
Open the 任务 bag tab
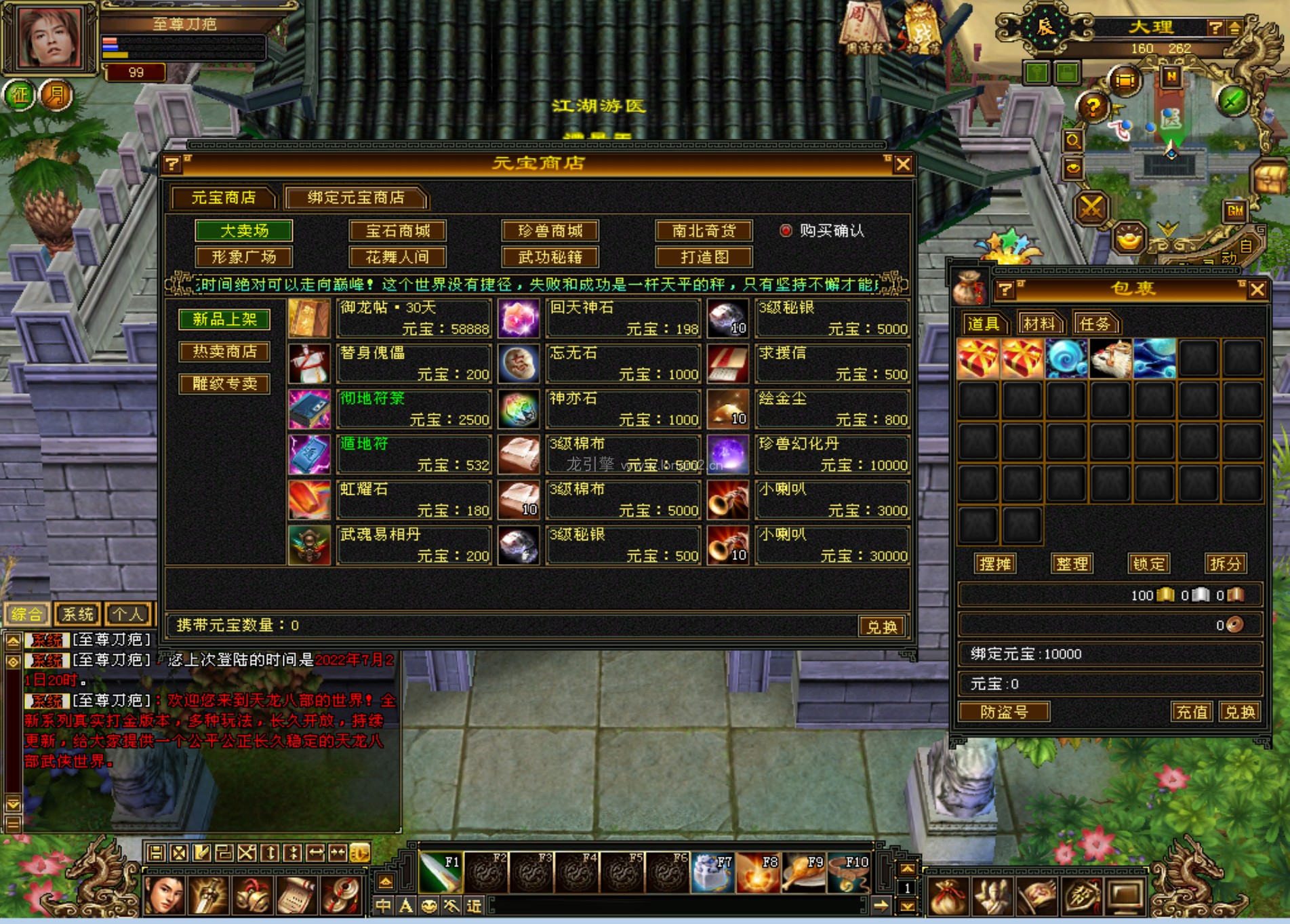click(1095, 324)
